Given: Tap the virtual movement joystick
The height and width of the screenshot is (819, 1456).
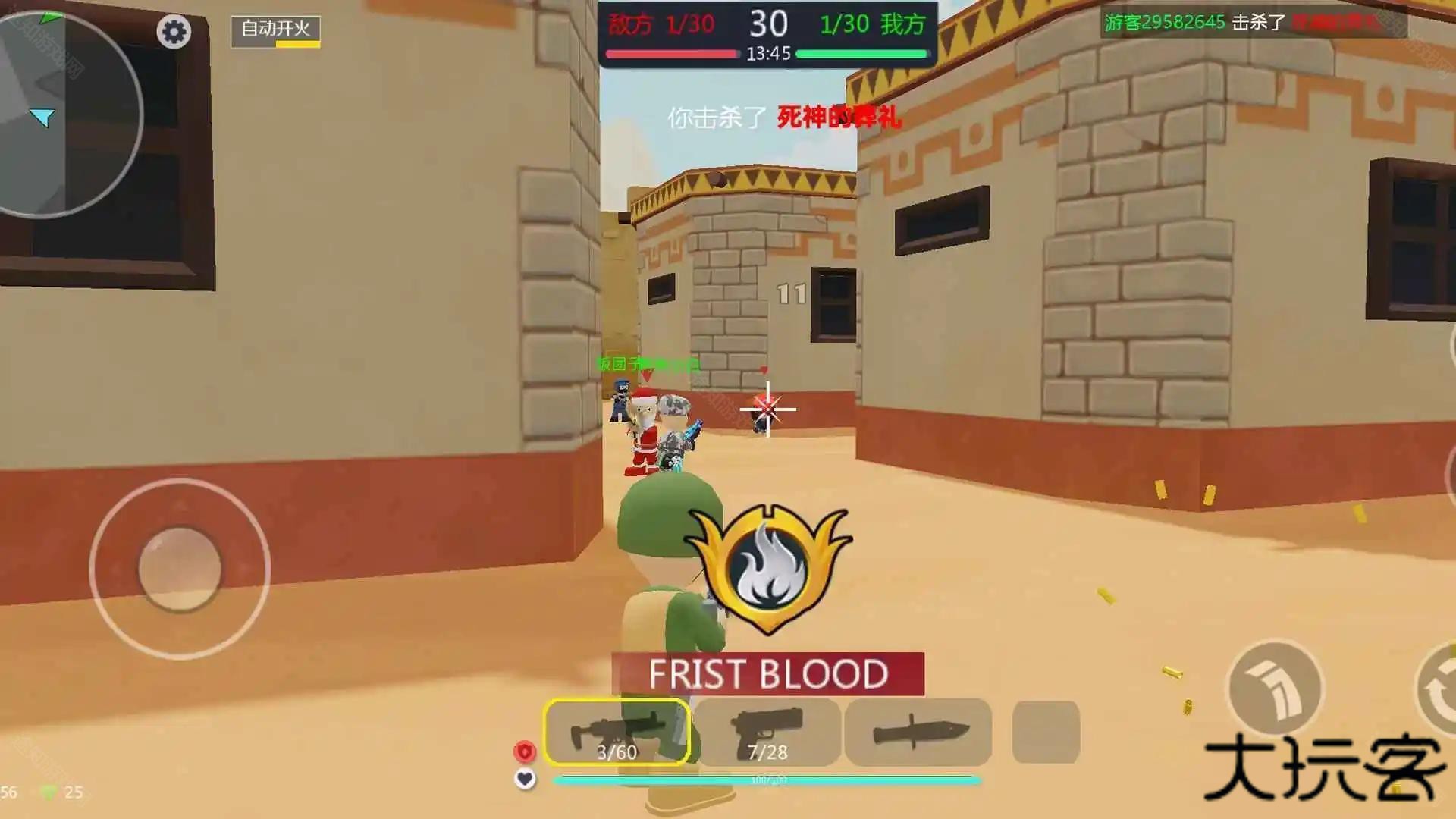Looking at the screenshot, I should tap(180, 569).
